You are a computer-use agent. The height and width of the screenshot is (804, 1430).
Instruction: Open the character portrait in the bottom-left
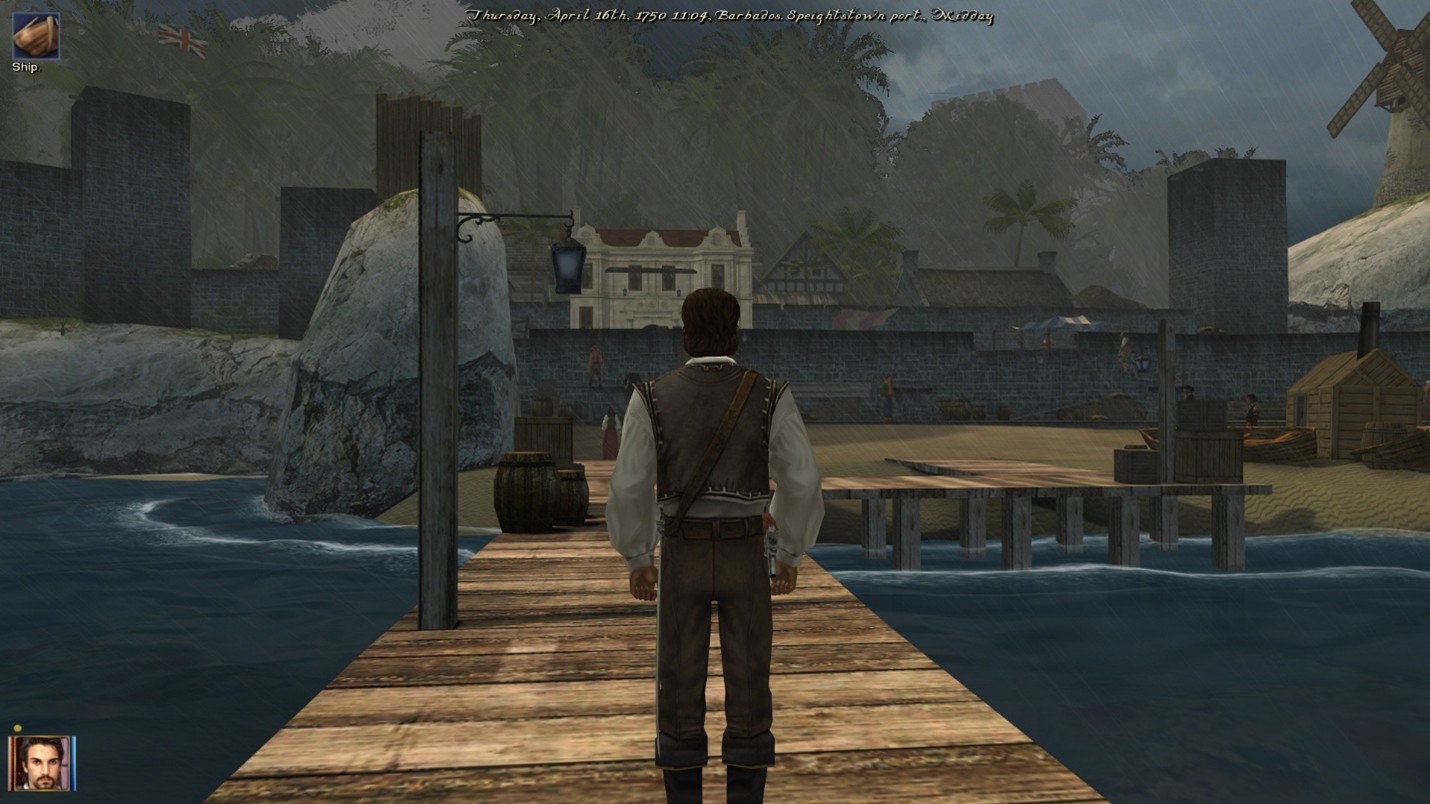click(40, 765)
